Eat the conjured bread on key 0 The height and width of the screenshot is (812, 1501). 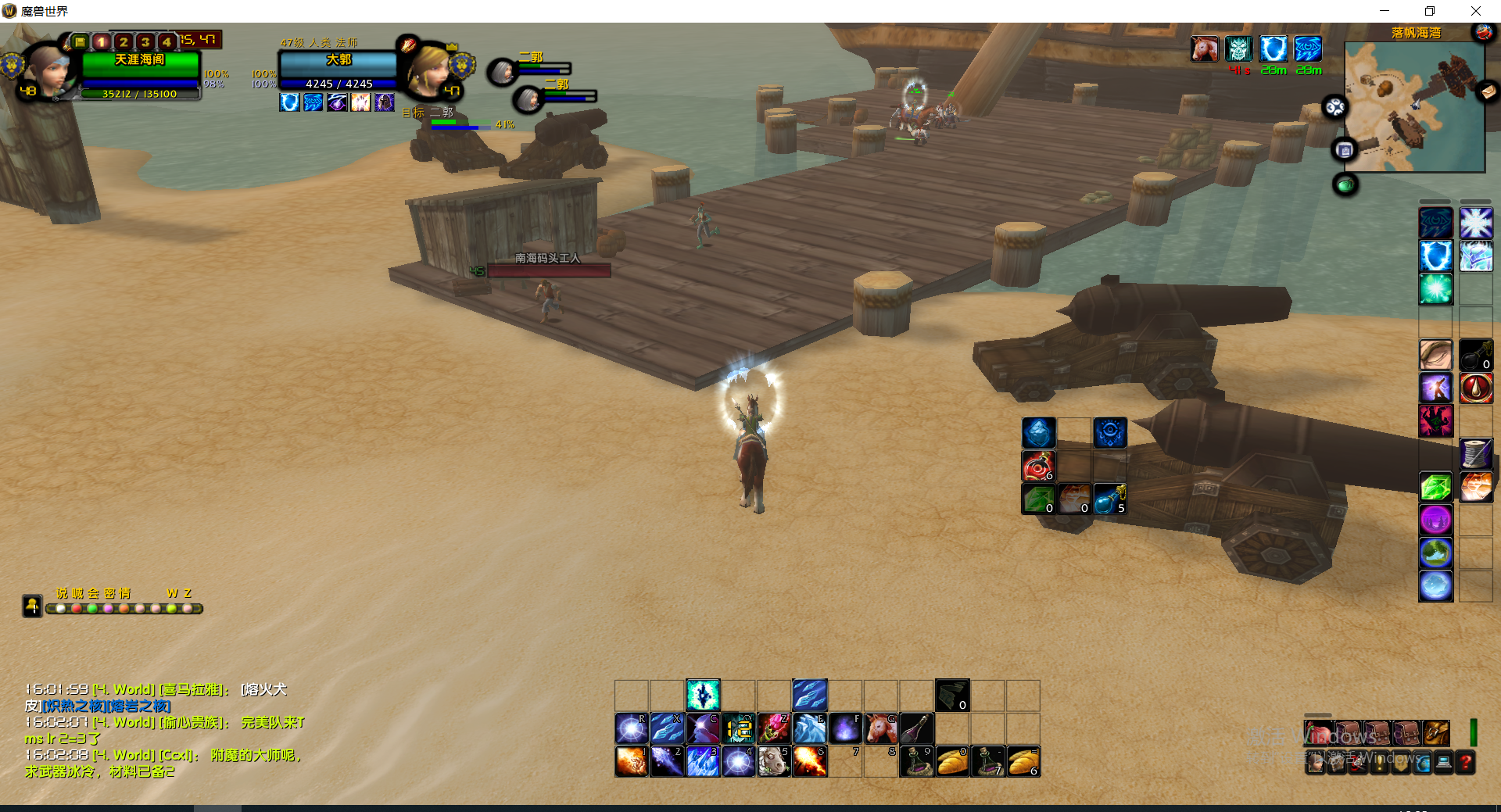pyautogui.click(x=952, y=761)
